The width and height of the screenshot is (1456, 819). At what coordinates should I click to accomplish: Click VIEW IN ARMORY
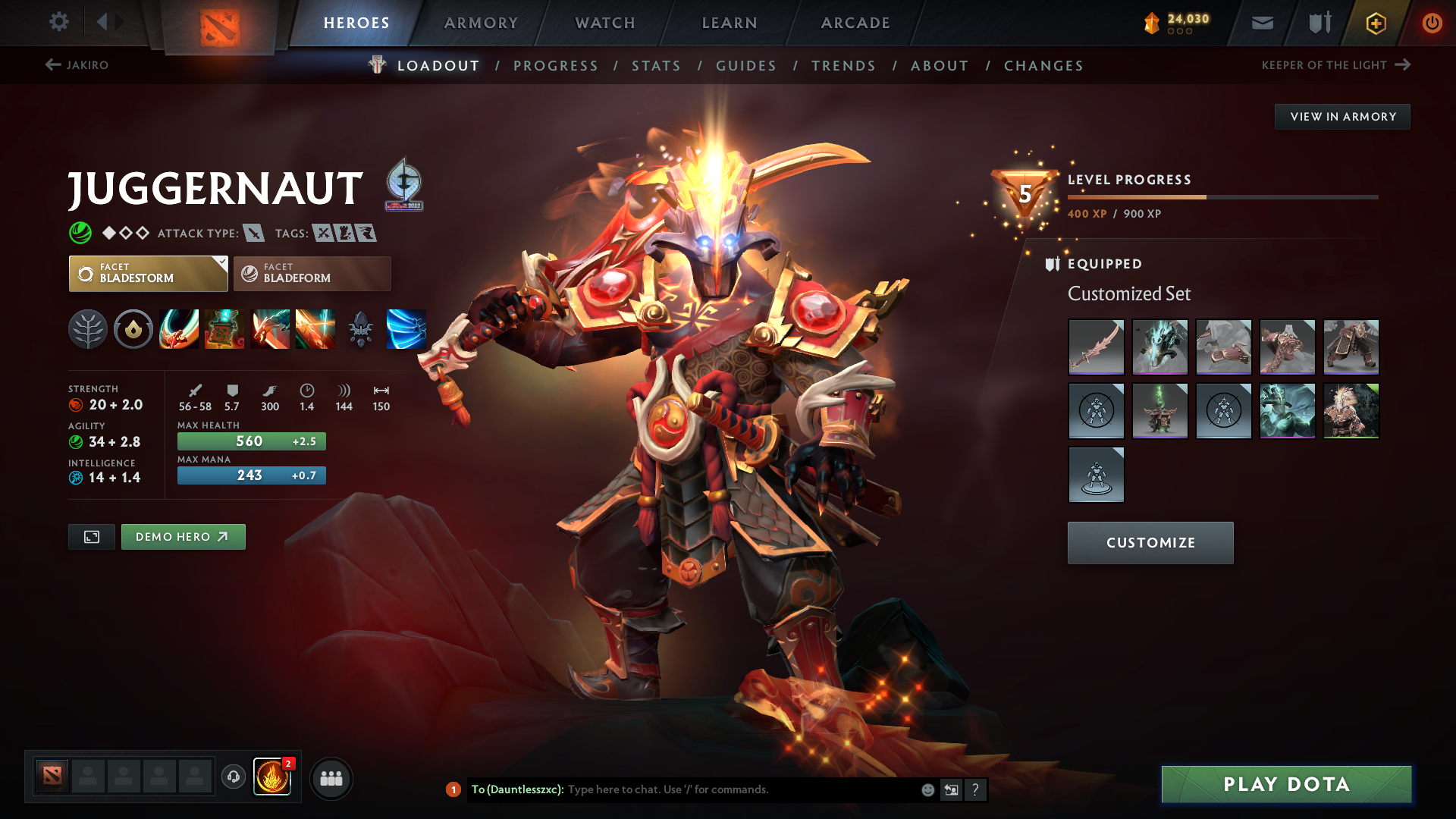[1342, 116]
